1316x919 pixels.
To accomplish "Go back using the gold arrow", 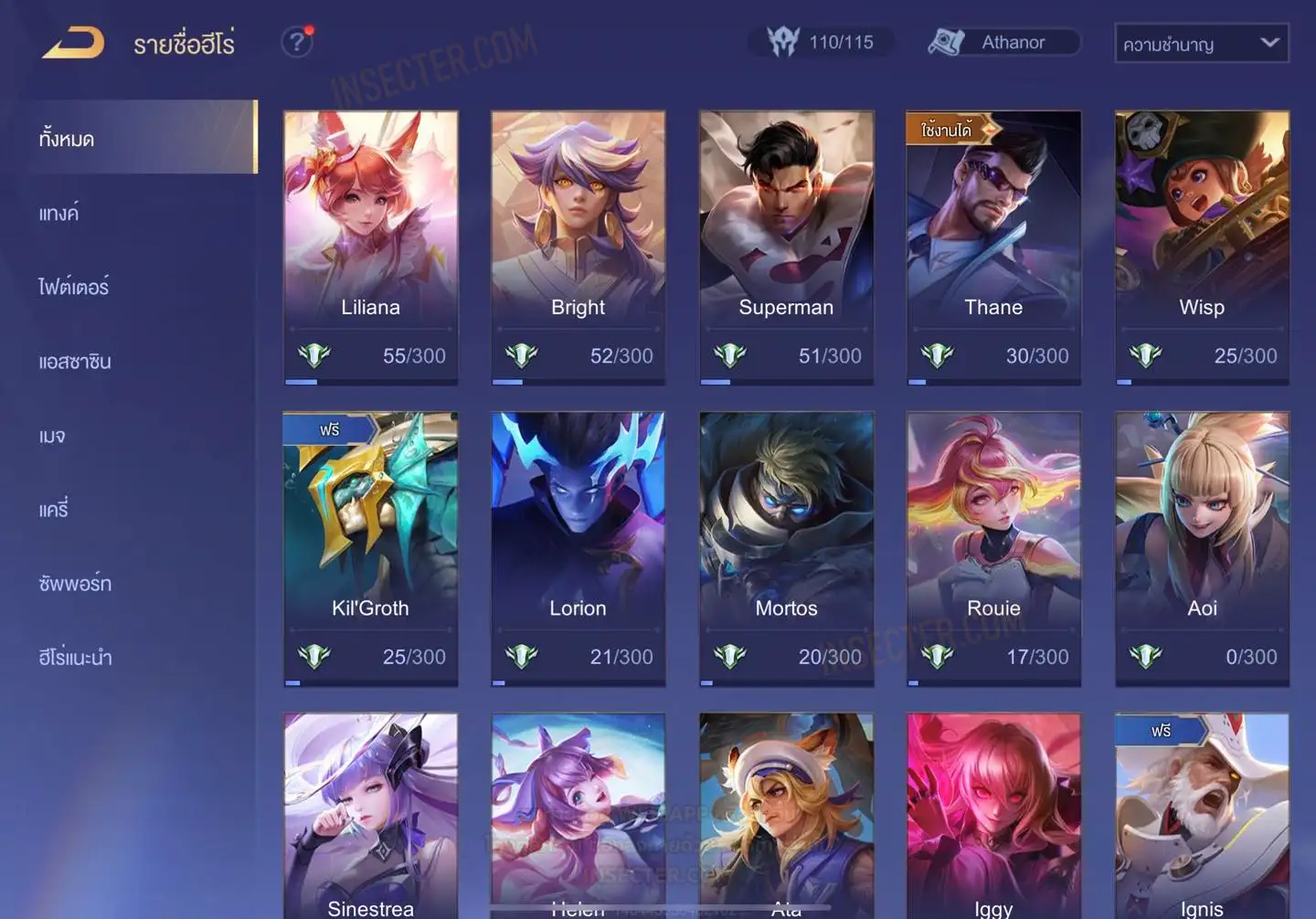I will pos(73,43).
